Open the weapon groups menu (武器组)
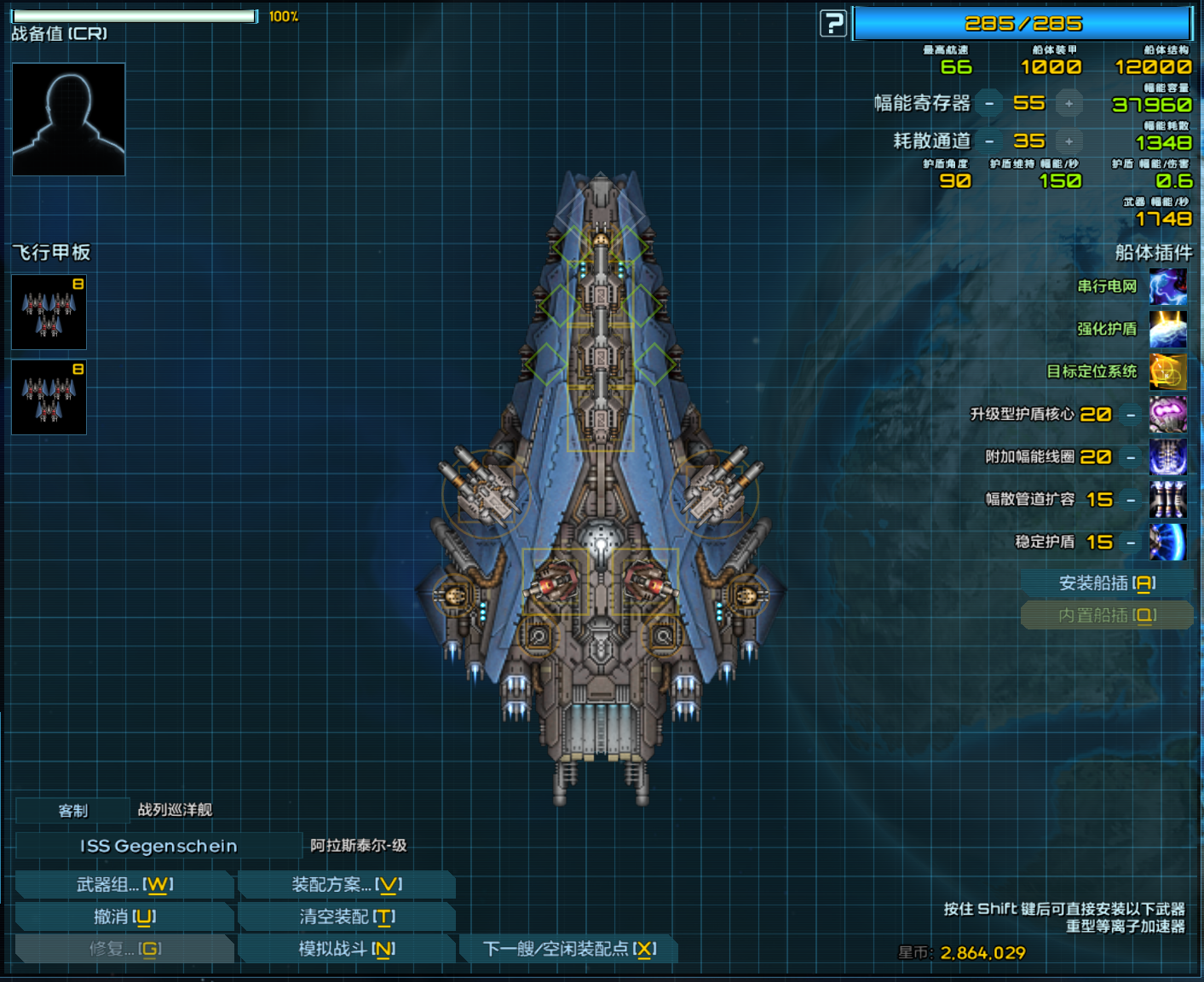The width and height of the screenshot is (1204, 982). [x=124, y=885]
